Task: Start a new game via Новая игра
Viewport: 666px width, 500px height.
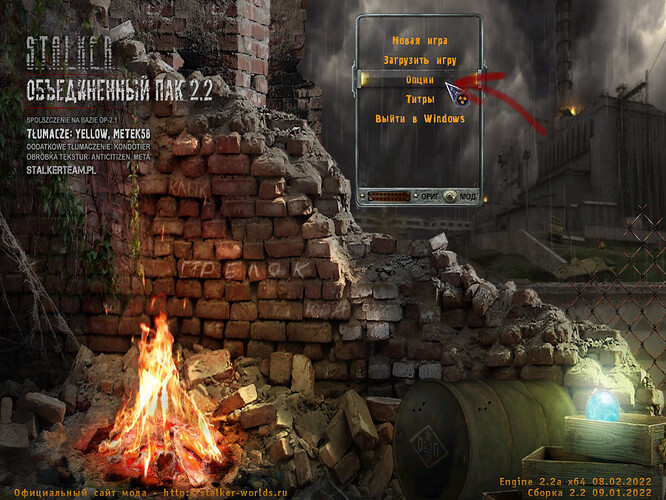Action: [x=419, y=41]
